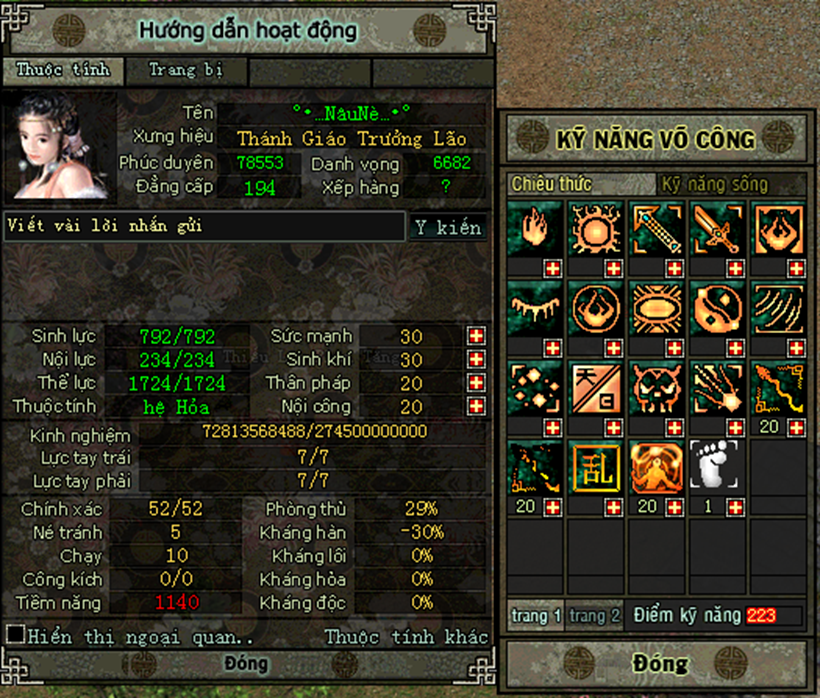
Task: Raise Thân pháp with its plus button
Action: pyautogui.click(x=476, y=383)
